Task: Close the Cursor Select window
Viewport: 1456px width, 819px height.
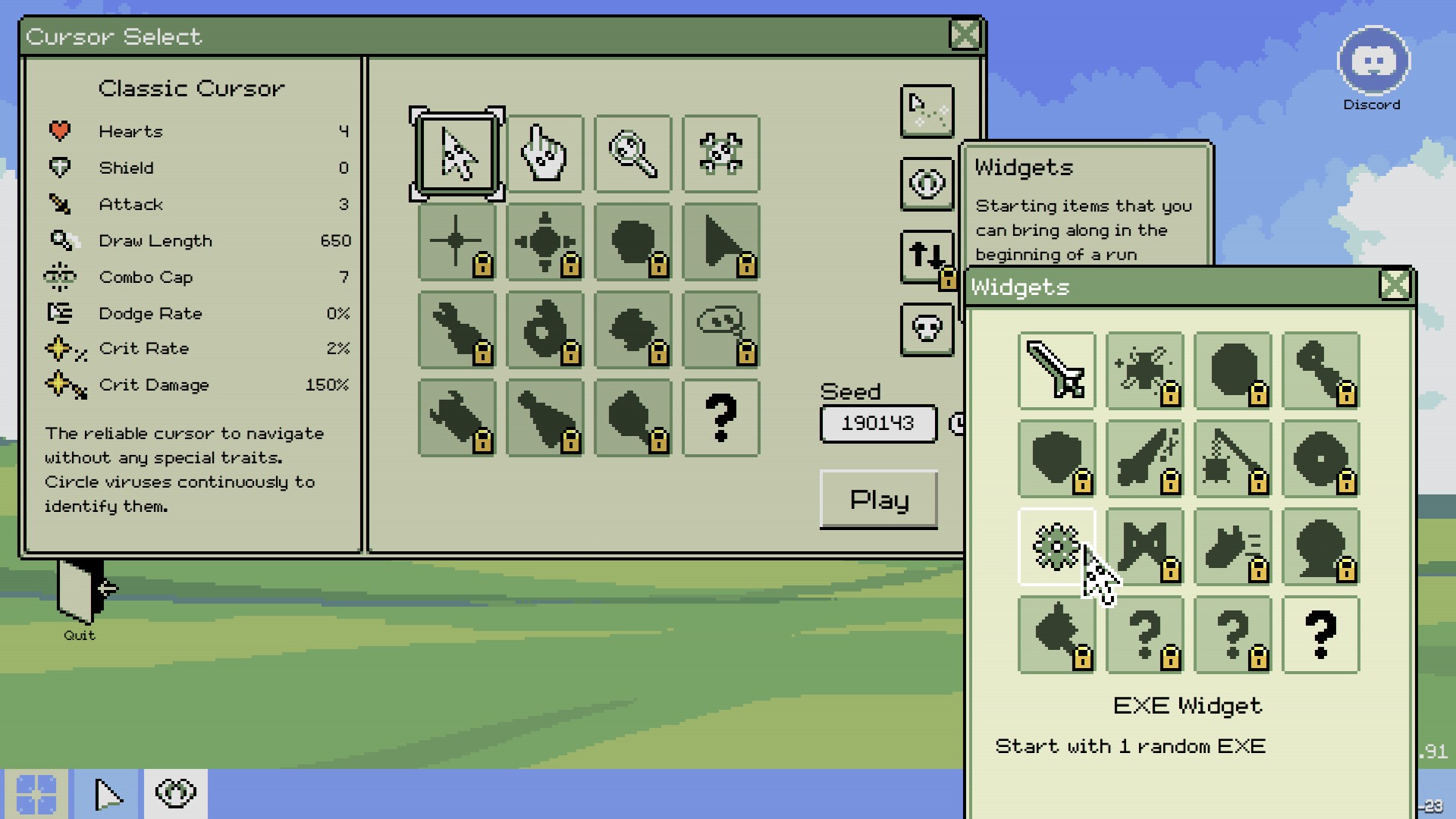Action: (965, 35)
